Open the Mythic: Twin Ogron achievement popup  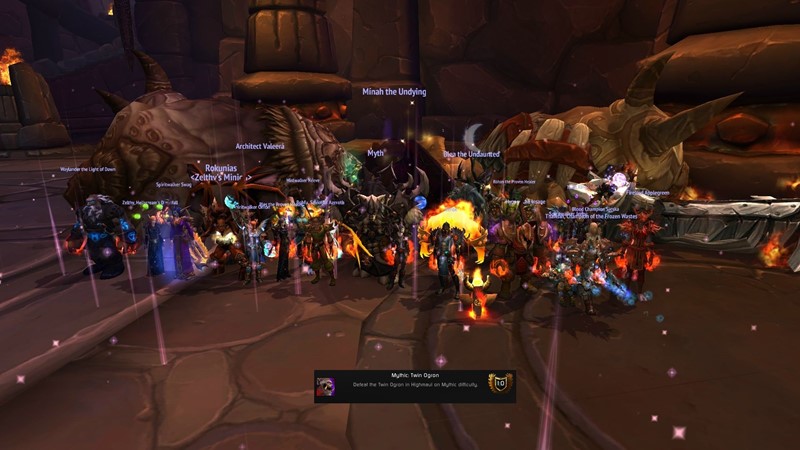(414, 386)
